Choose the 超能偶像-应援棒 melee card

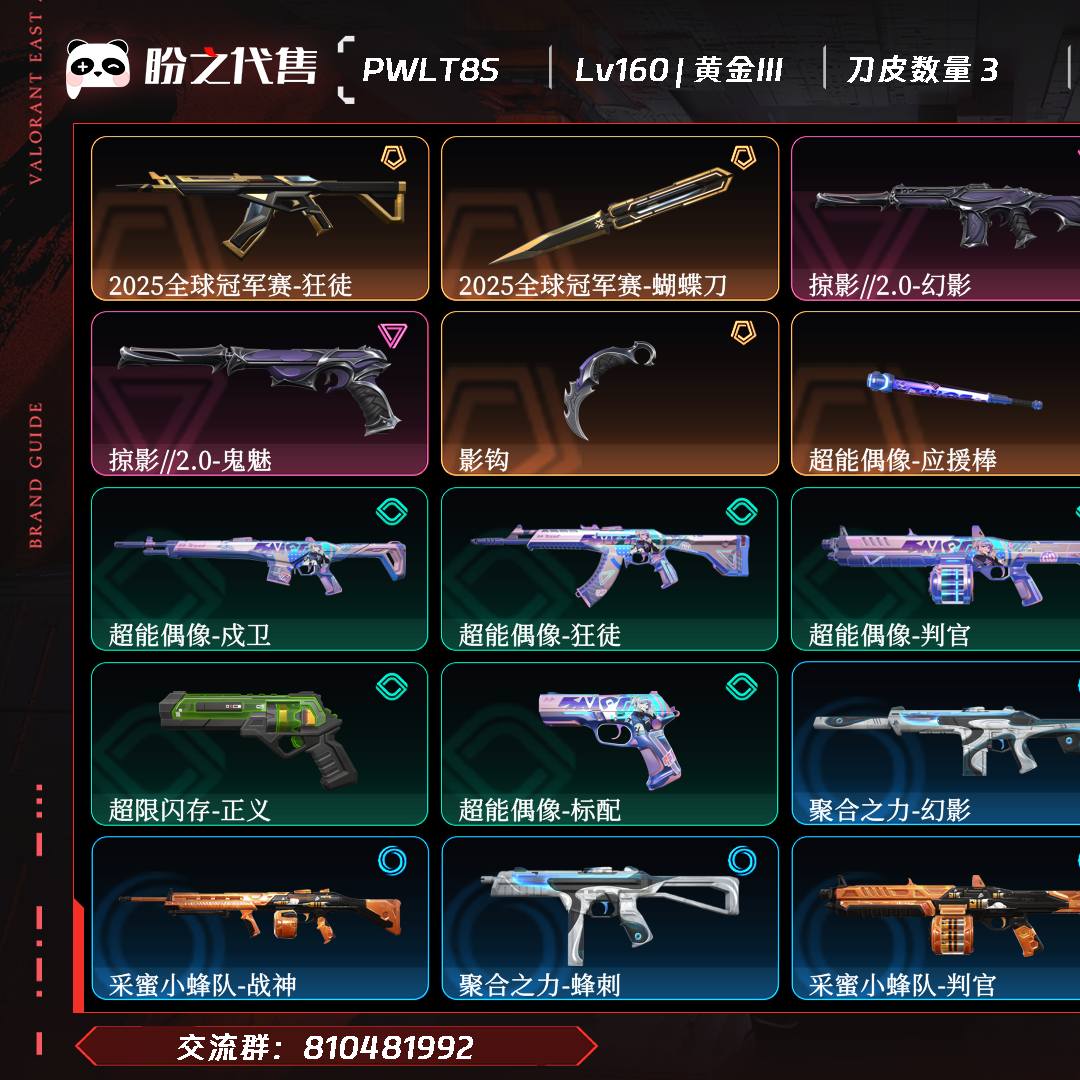pos(935,393)
